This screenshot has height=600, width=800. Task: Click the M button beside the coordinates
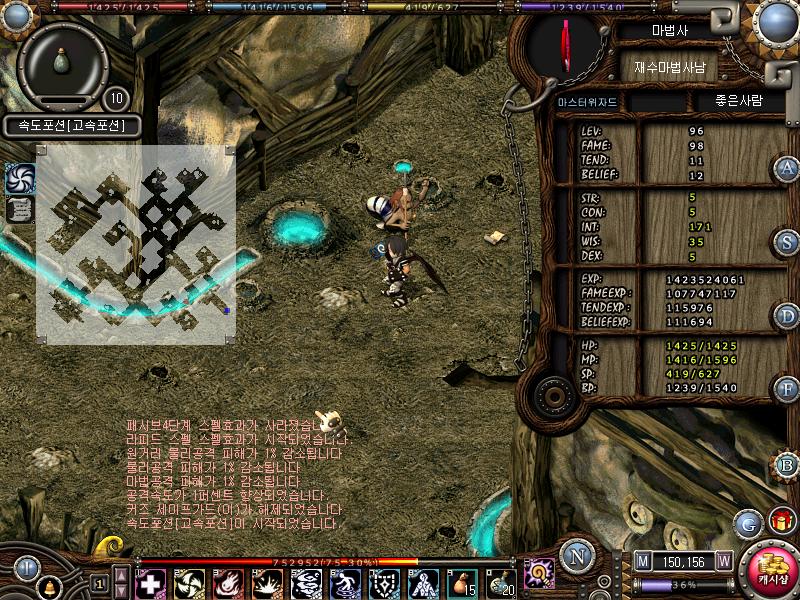click(642, 562)
